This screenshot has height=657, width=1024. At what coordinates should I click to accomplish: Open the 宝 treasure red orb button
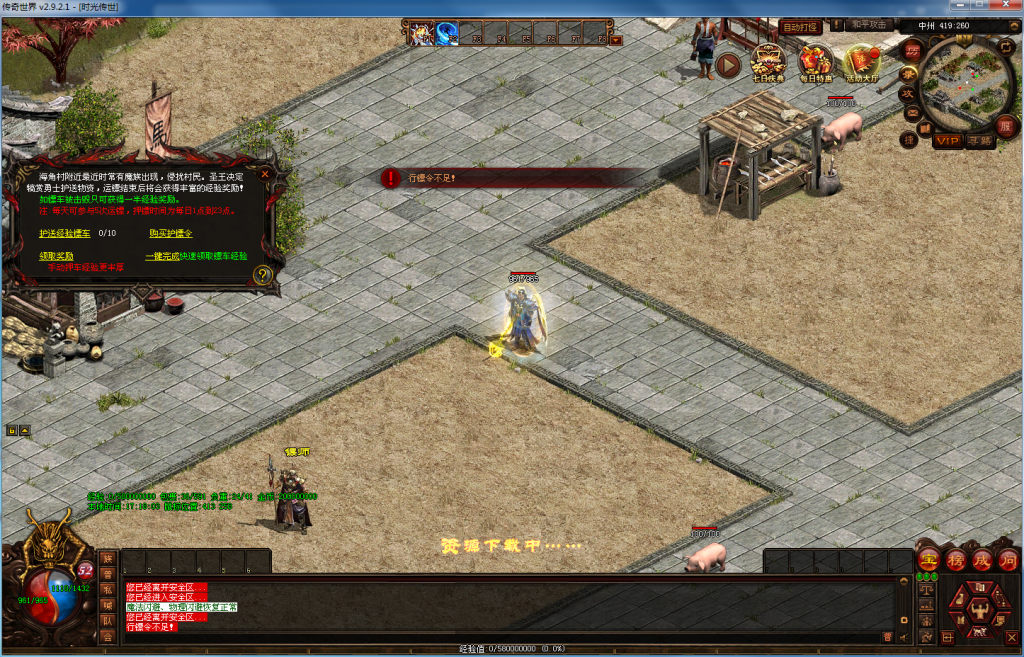928,560
